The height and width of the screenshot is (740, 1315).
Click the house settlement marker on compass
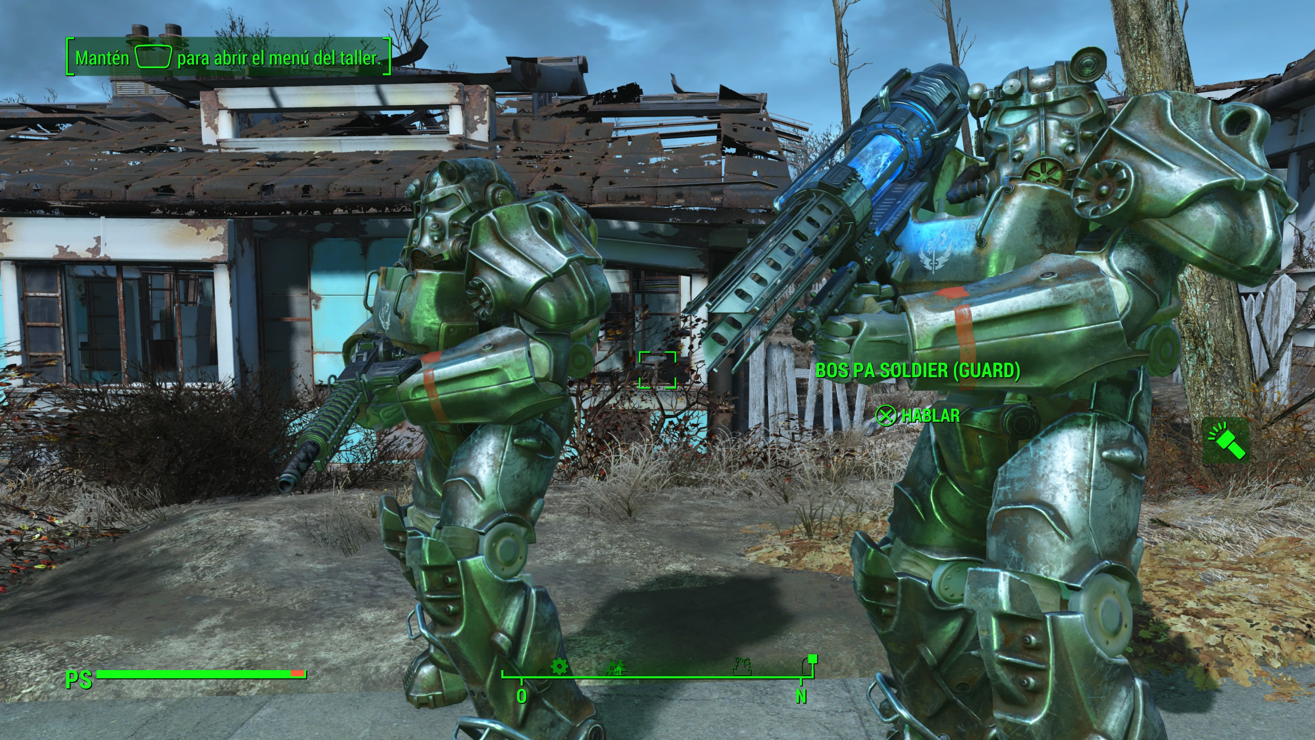coord(615,667)
